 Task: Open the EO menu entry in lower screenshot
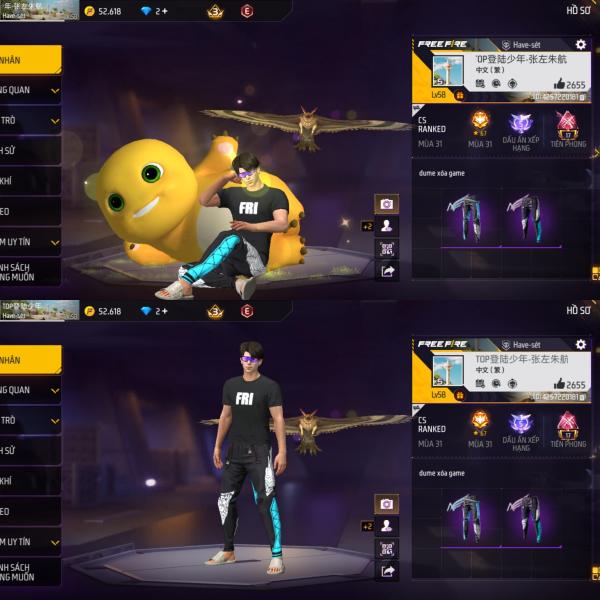click(30, 511)
